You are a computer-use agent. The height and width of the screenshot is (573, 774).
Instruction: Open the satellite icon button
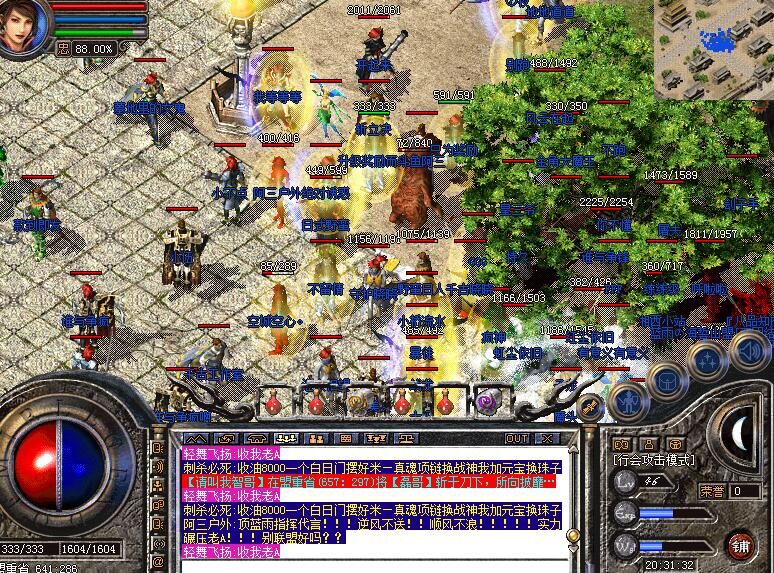tap(589, 406)
